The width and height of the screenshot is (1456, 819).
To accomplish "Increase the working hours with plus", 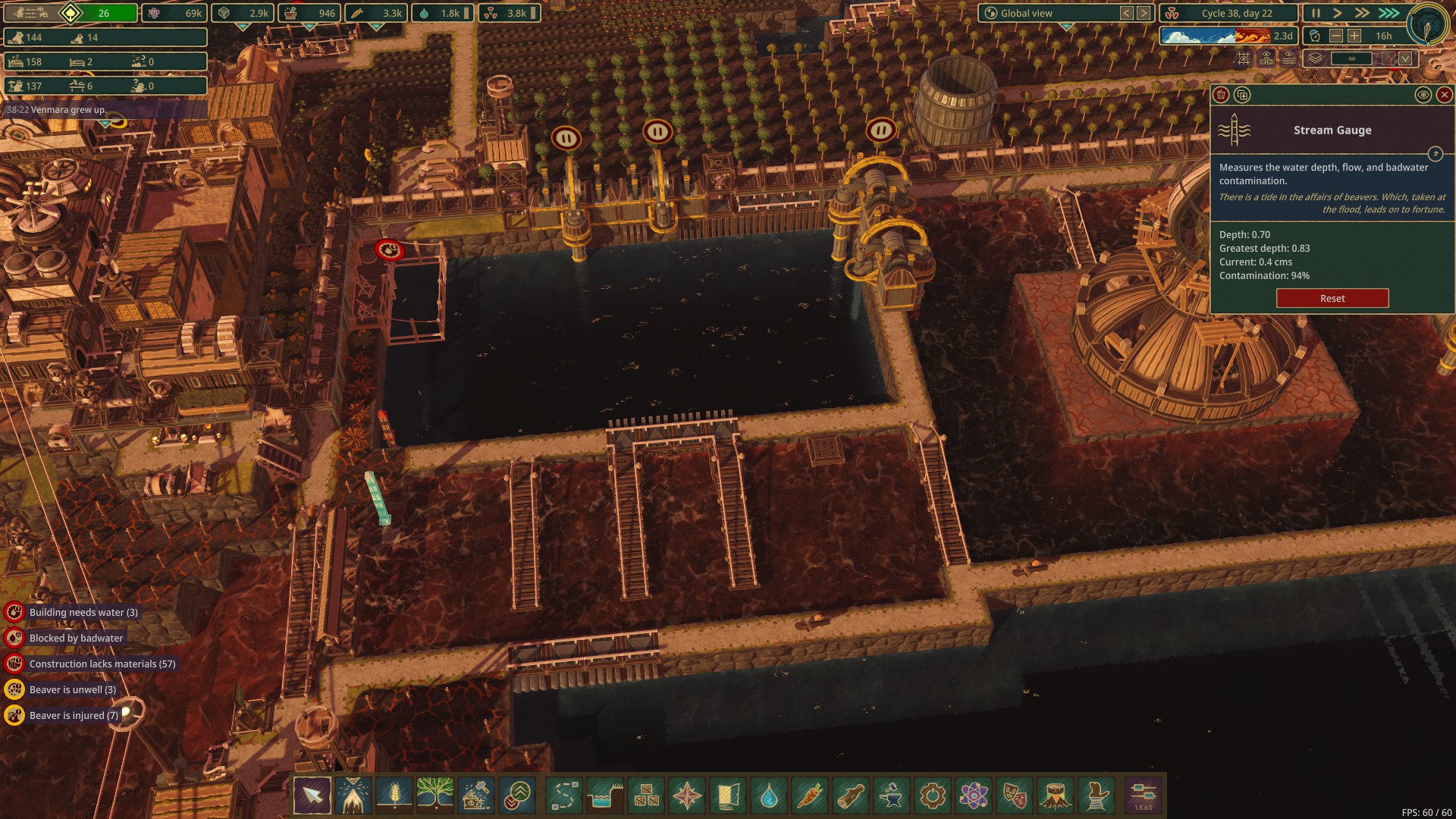I will pyautogui.click(x=1354, y=36).
